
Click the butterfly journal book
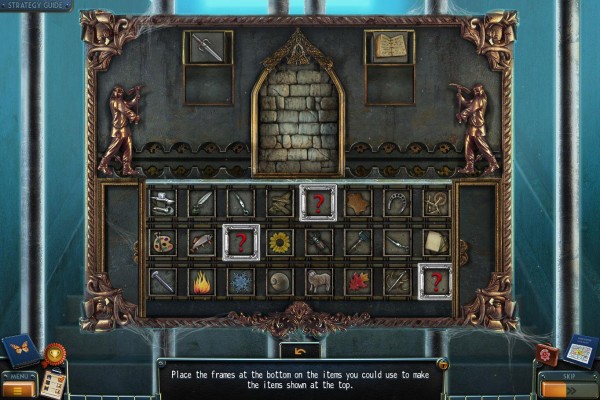(19, 350)
